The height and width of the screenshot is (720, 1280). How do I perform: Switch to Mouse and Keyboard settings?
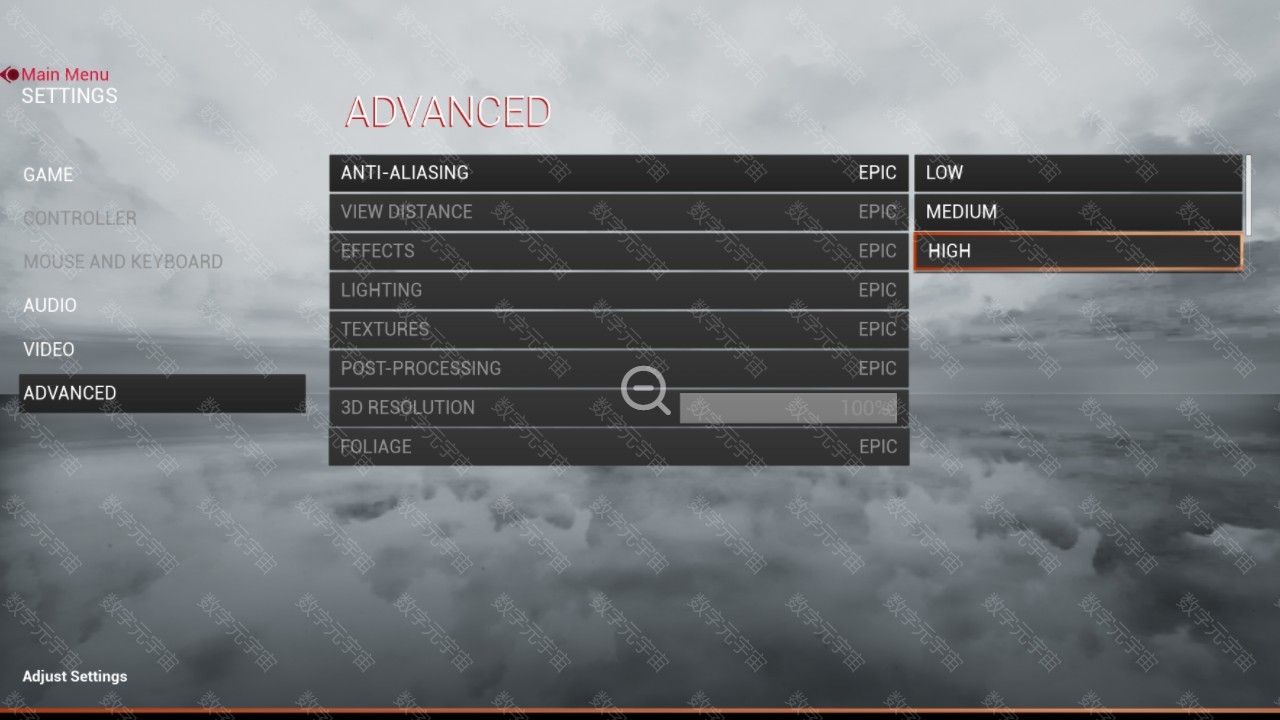tap(123, 262)
